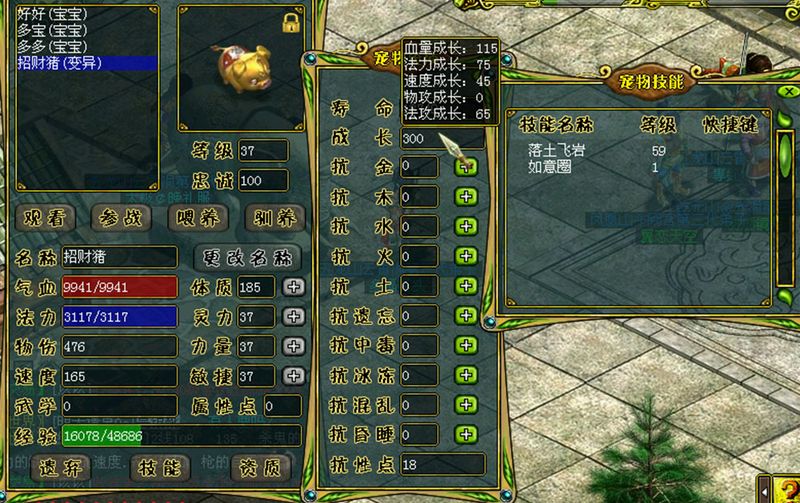800x503 pixels.
Task: Increase the 灵力 attribute
Action: (292, 316)
